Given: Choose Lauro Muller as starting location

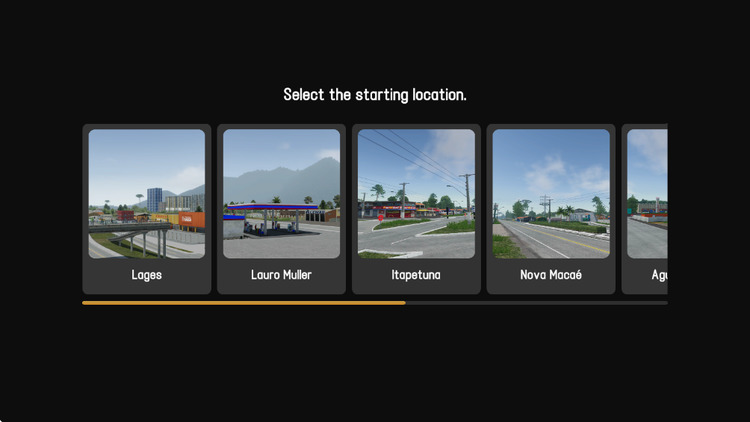Looking at the screenshot, I should [x=281, y=208].
